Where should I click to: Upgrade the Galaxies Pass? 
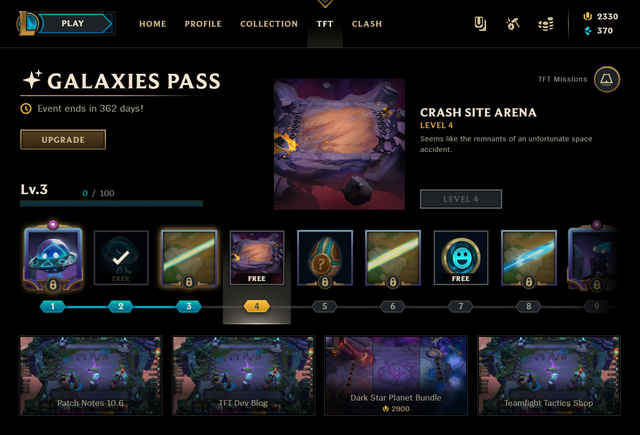[63, 139]
